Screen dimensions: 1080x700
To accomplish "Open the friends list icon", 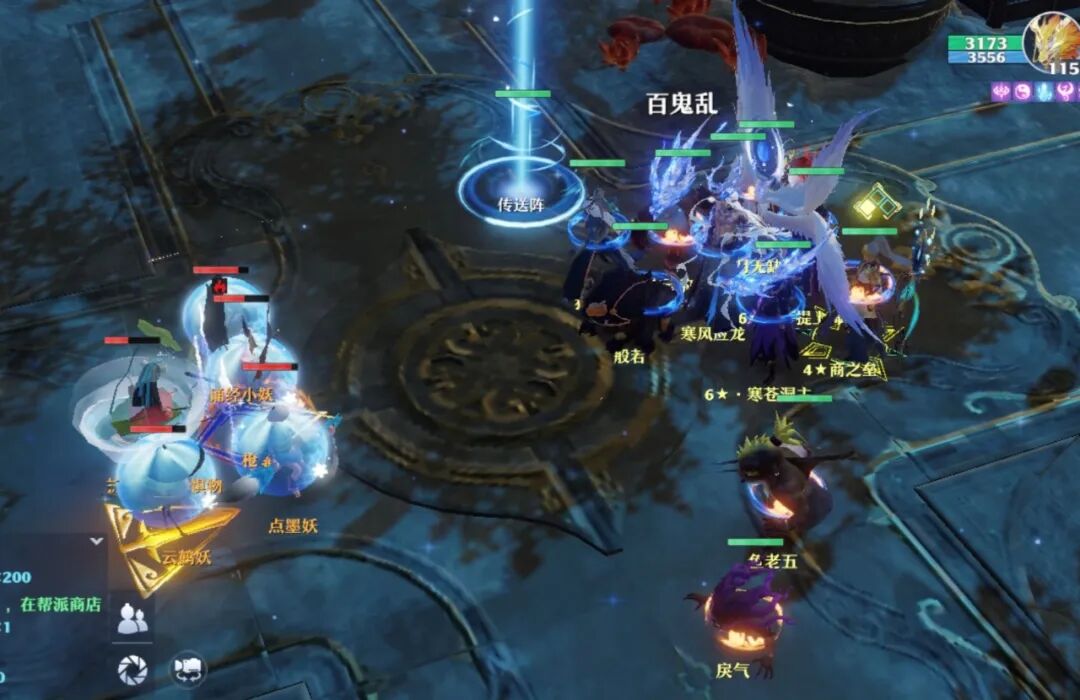I will (131, 620).
